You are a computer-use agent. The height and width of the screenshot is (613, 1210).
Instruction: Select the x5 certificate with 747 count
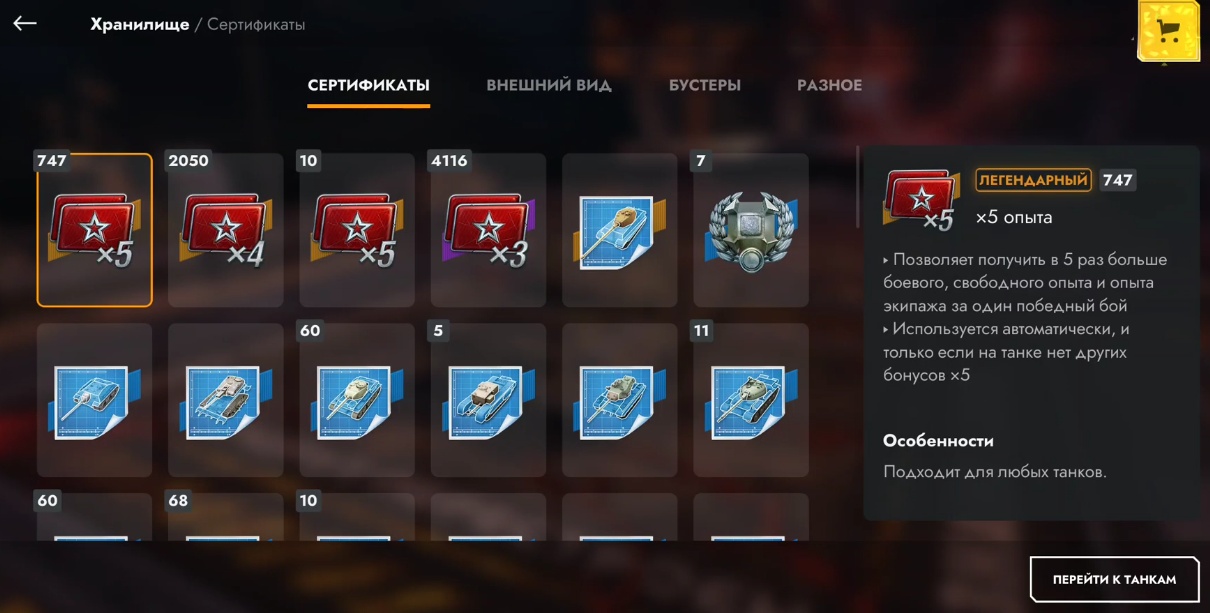[x=95, y=230]
